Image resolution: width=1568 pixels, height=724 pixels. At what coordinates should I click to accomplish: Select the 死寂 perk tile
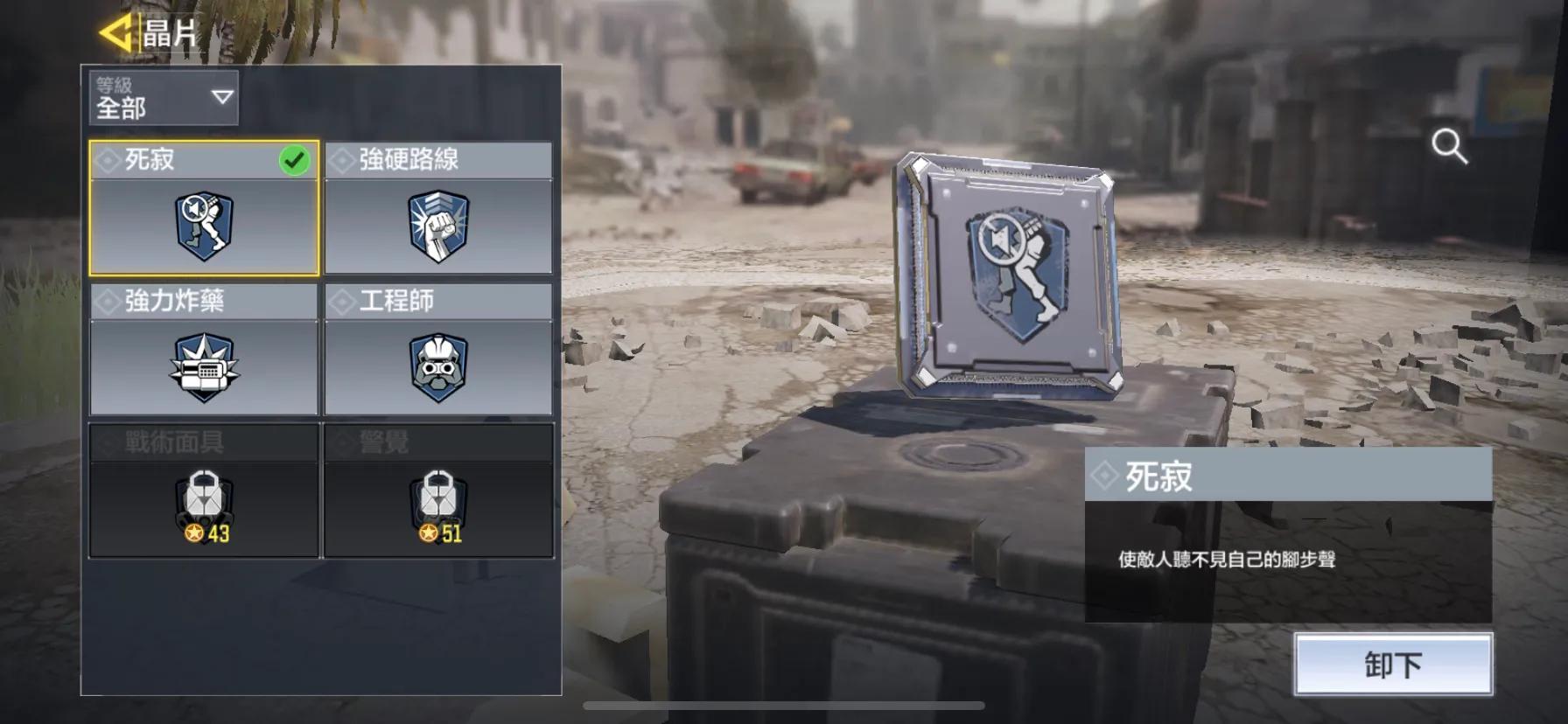(204, 208)
